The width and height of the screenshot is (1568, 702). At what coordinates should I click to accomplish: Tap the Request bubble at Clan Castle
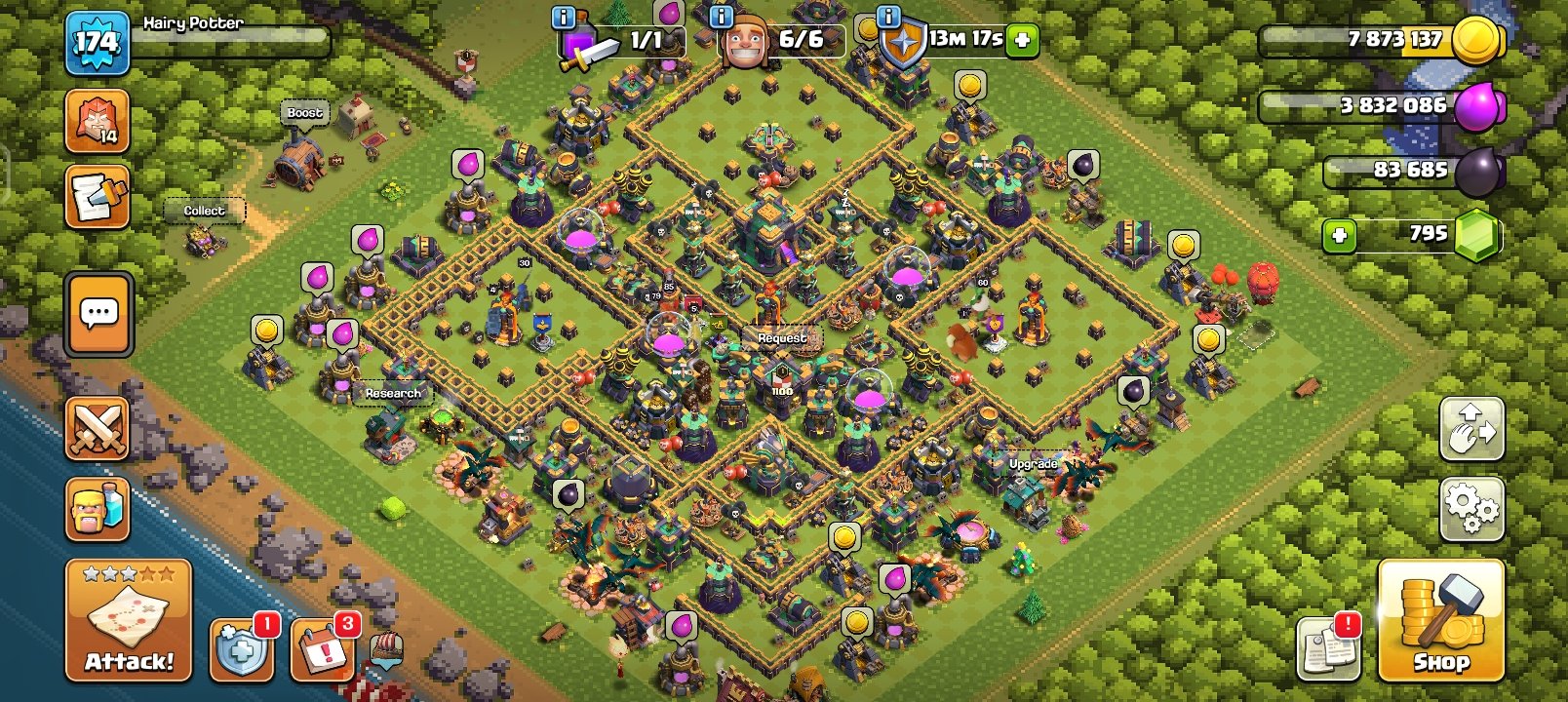(785, 337)
